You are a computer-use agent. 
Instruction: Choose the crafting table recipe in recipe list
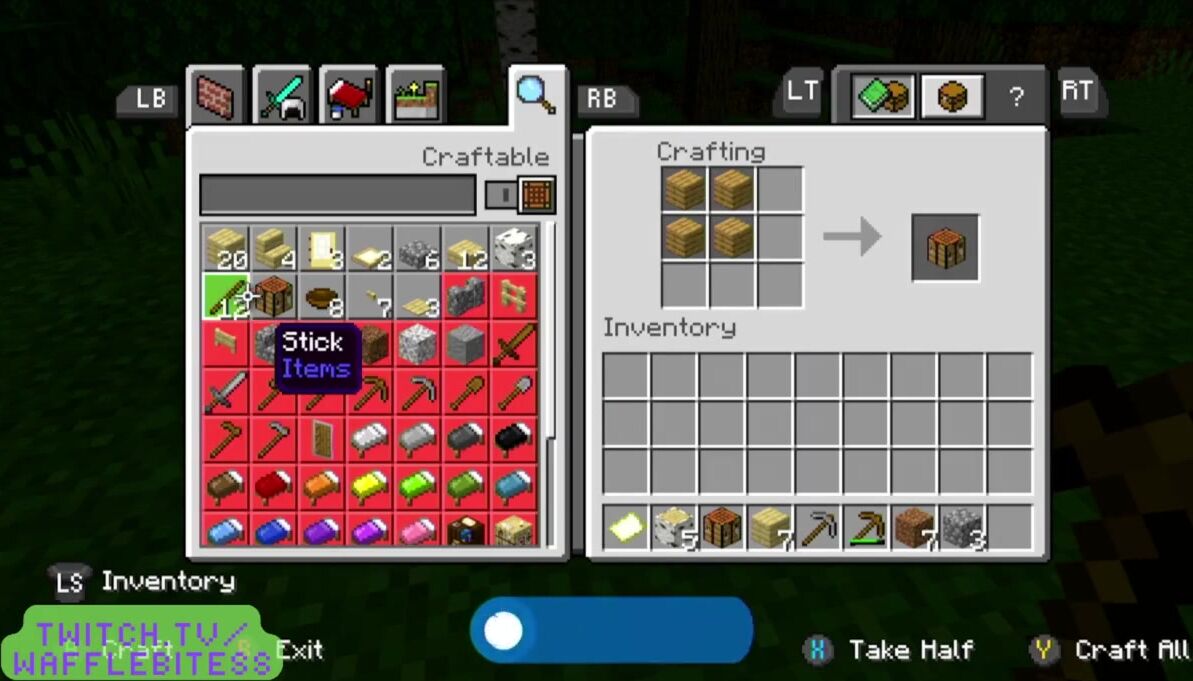click(273, 297)
